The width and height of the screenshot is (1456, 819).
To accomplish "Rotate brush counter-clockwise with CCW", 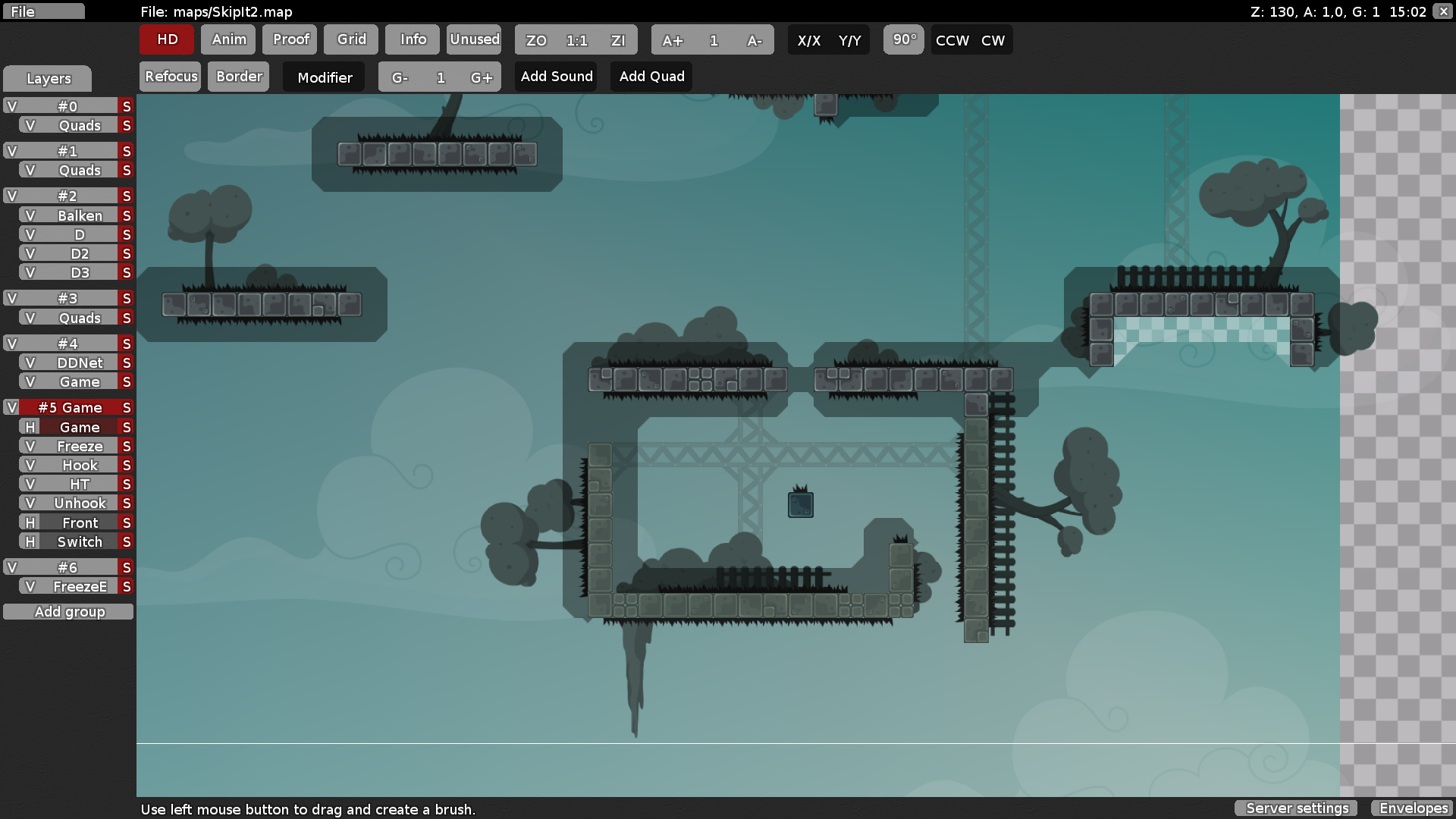I will coord(950,40).
